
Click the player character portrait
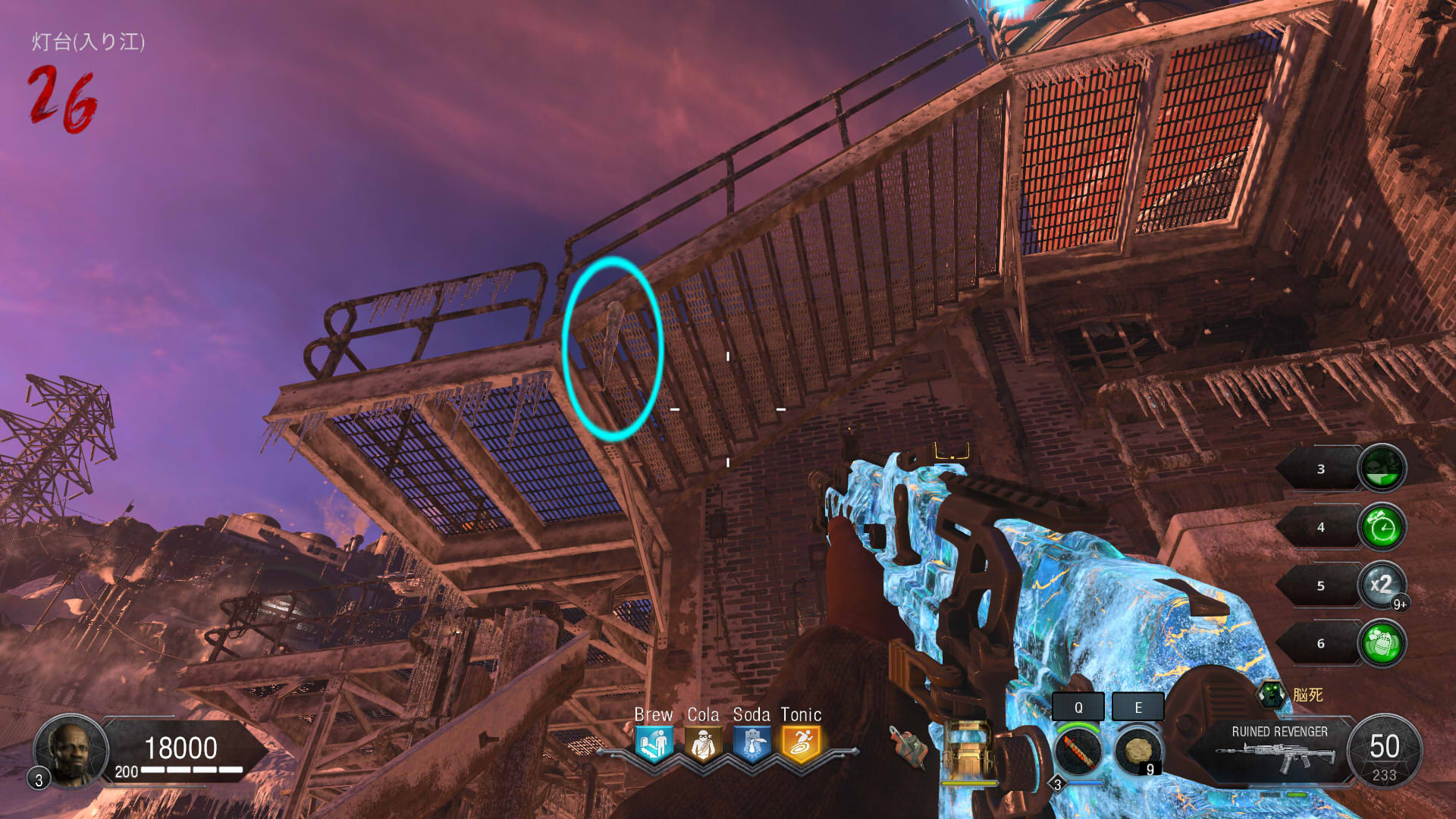[71, 751]
